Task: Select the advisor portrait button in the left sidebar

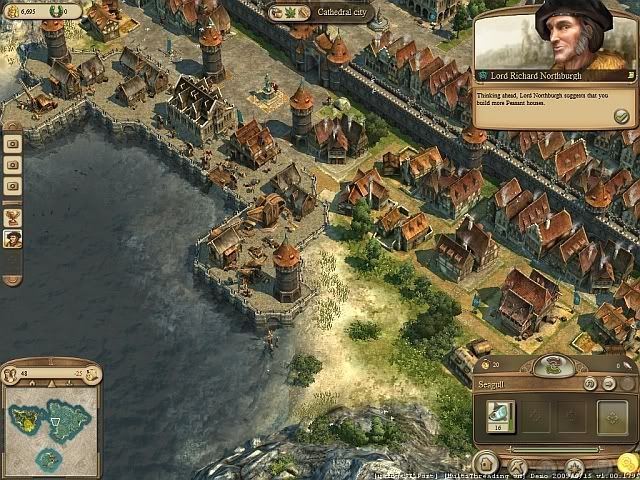Action: [13, 239]
